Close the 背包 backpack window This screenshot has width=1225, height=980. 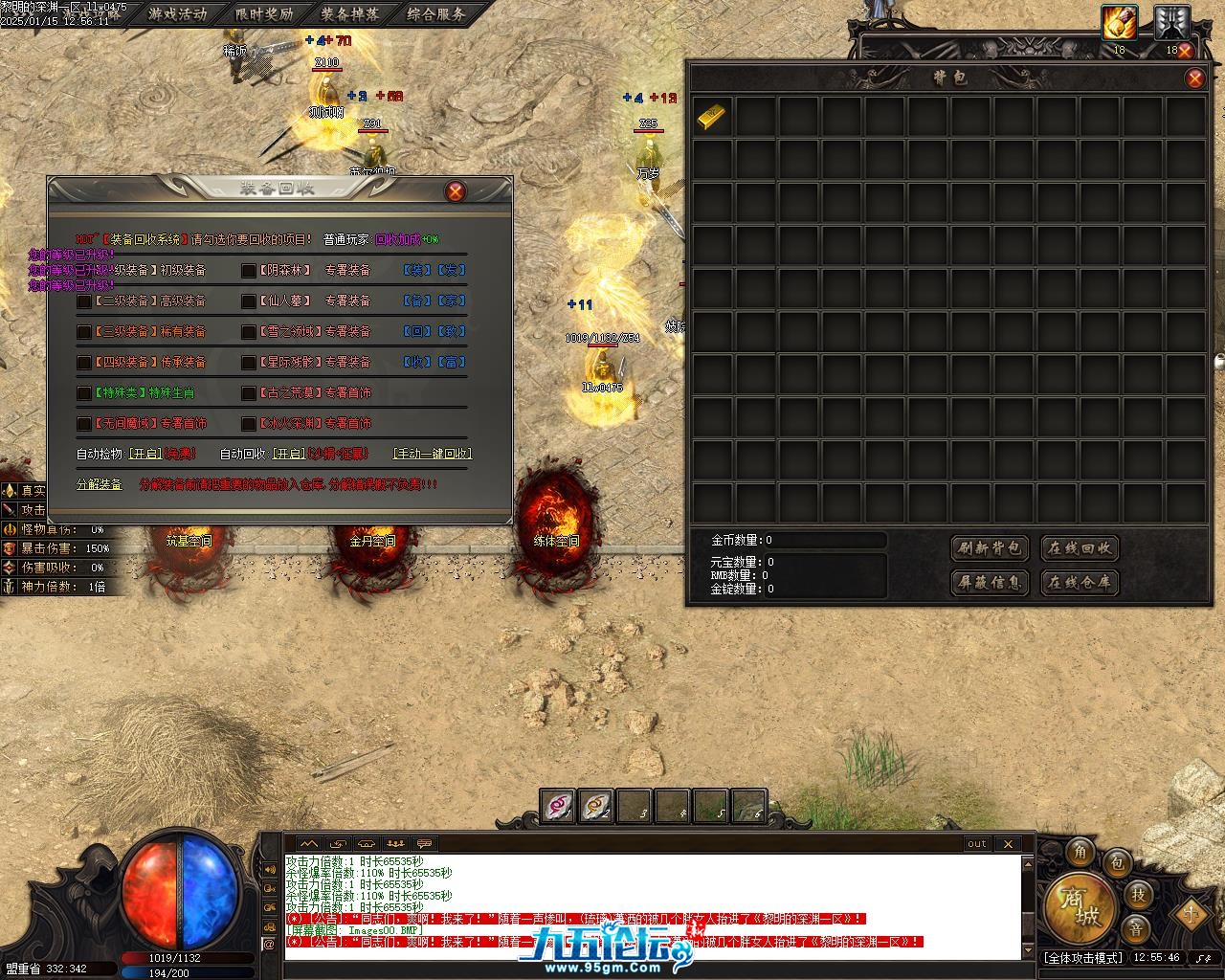[1194, 78]
